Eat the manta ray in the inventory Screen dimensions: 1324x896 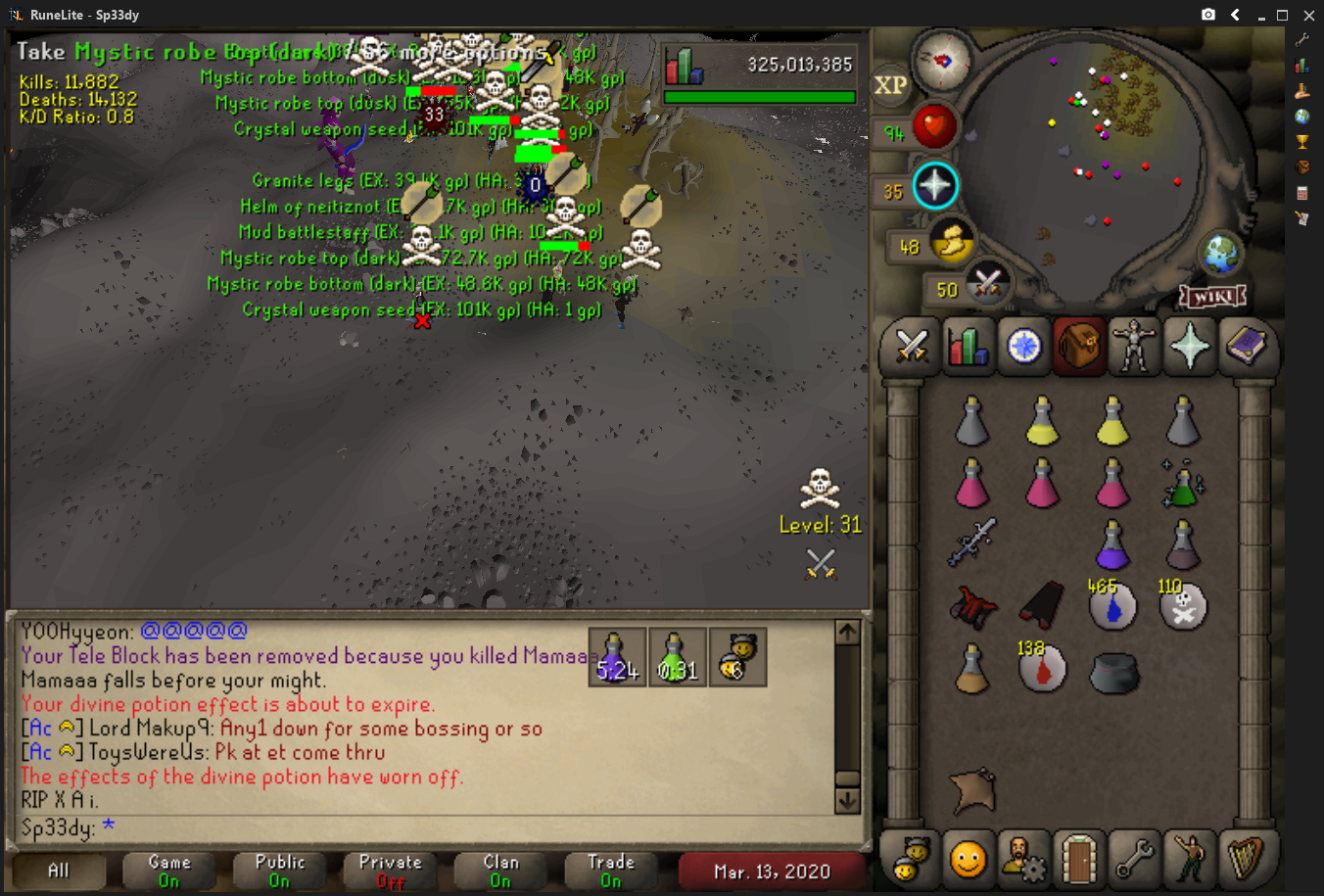(x=972, y=790)
